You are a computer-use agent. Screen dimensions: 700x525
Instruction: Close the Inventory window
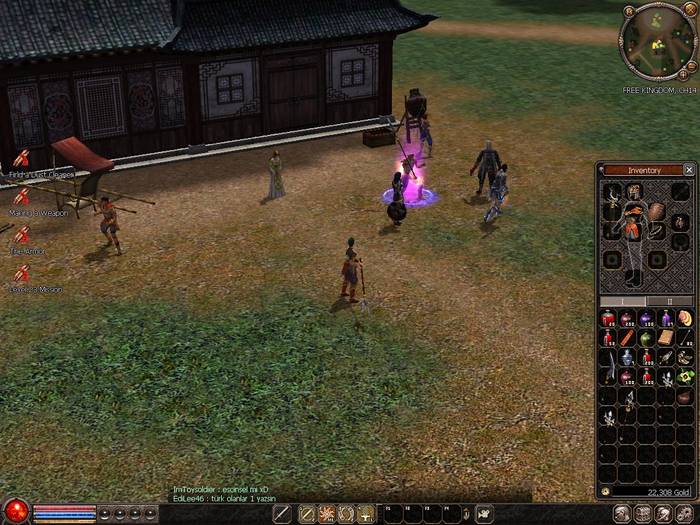click(689, 170)
